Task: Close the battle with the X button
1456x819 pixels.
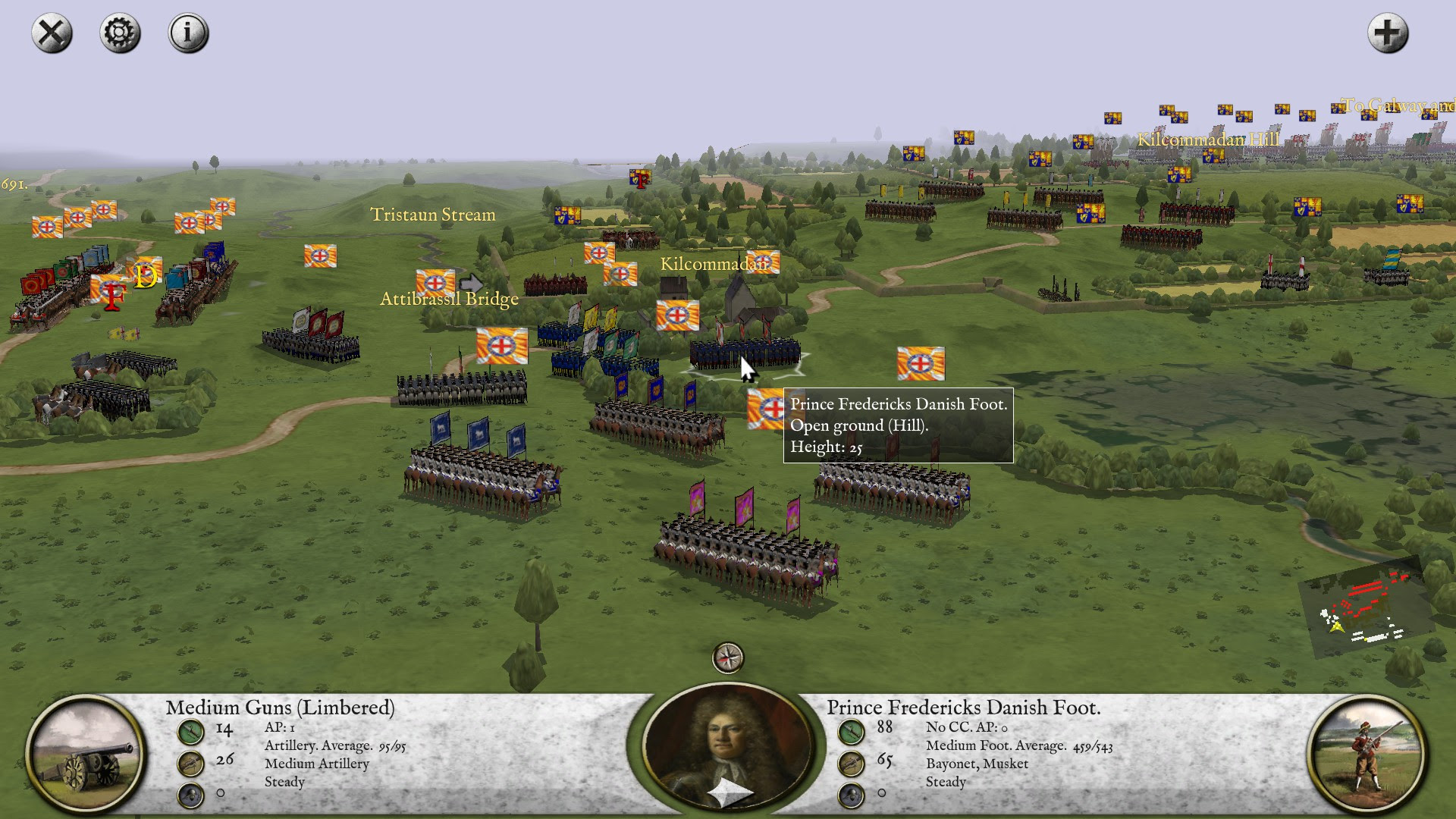Action: (52, 33)
